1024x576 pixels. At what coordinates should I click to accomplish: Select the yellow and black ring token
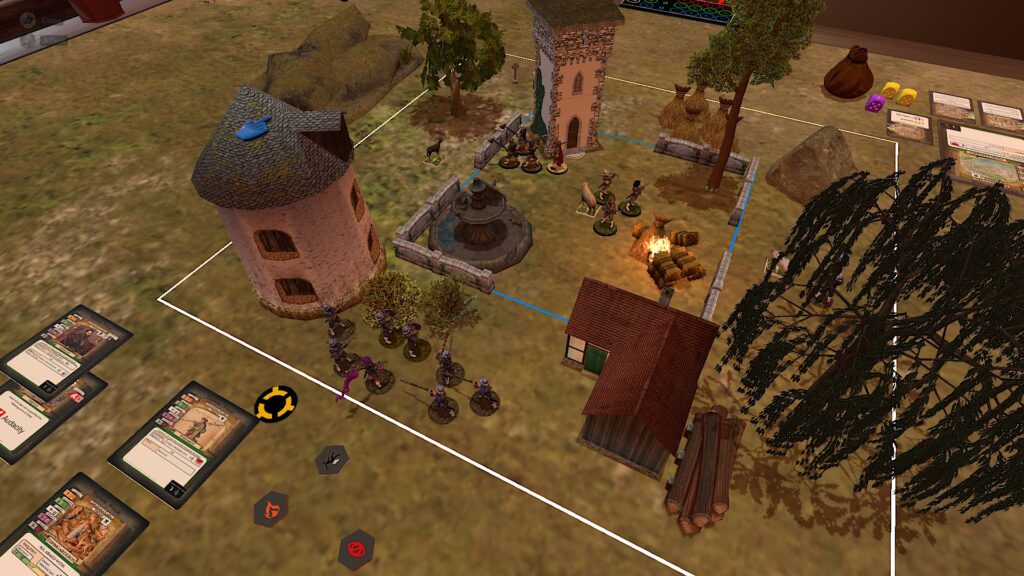275,404
